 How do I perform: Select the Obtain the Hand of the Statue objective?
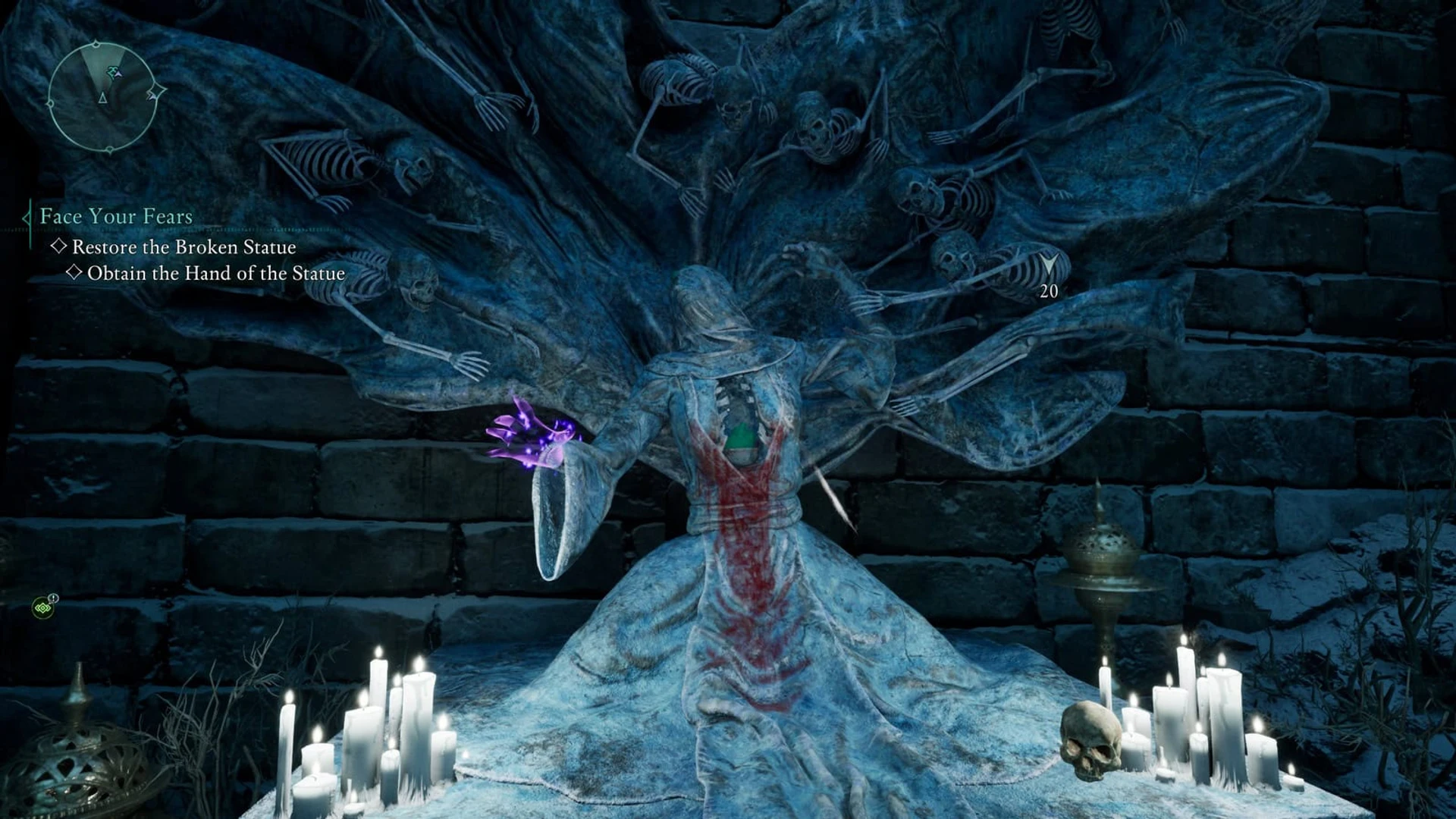pos(215,274)
